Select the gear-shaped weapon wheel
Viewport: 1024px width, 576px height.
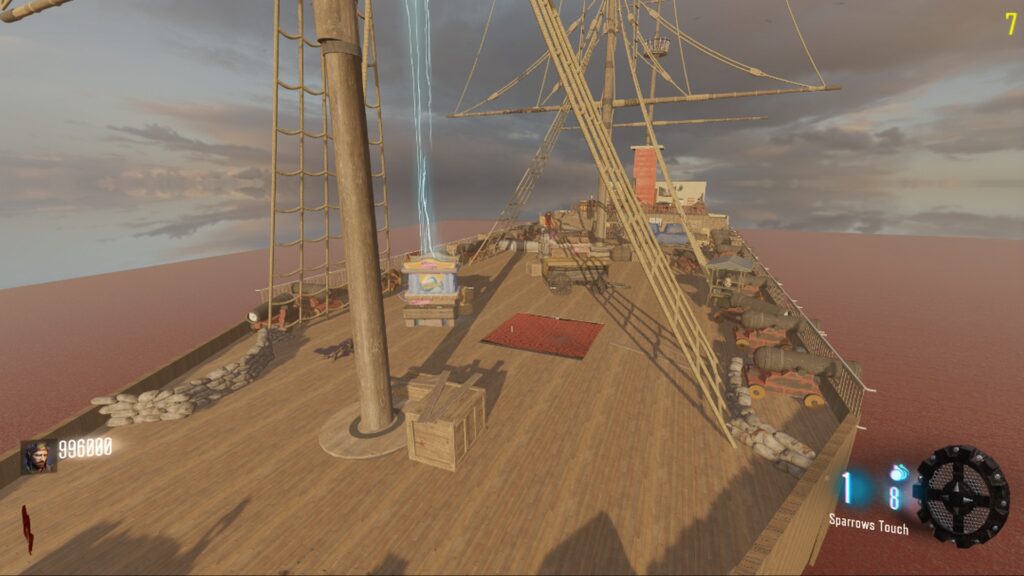pos(962,495)
